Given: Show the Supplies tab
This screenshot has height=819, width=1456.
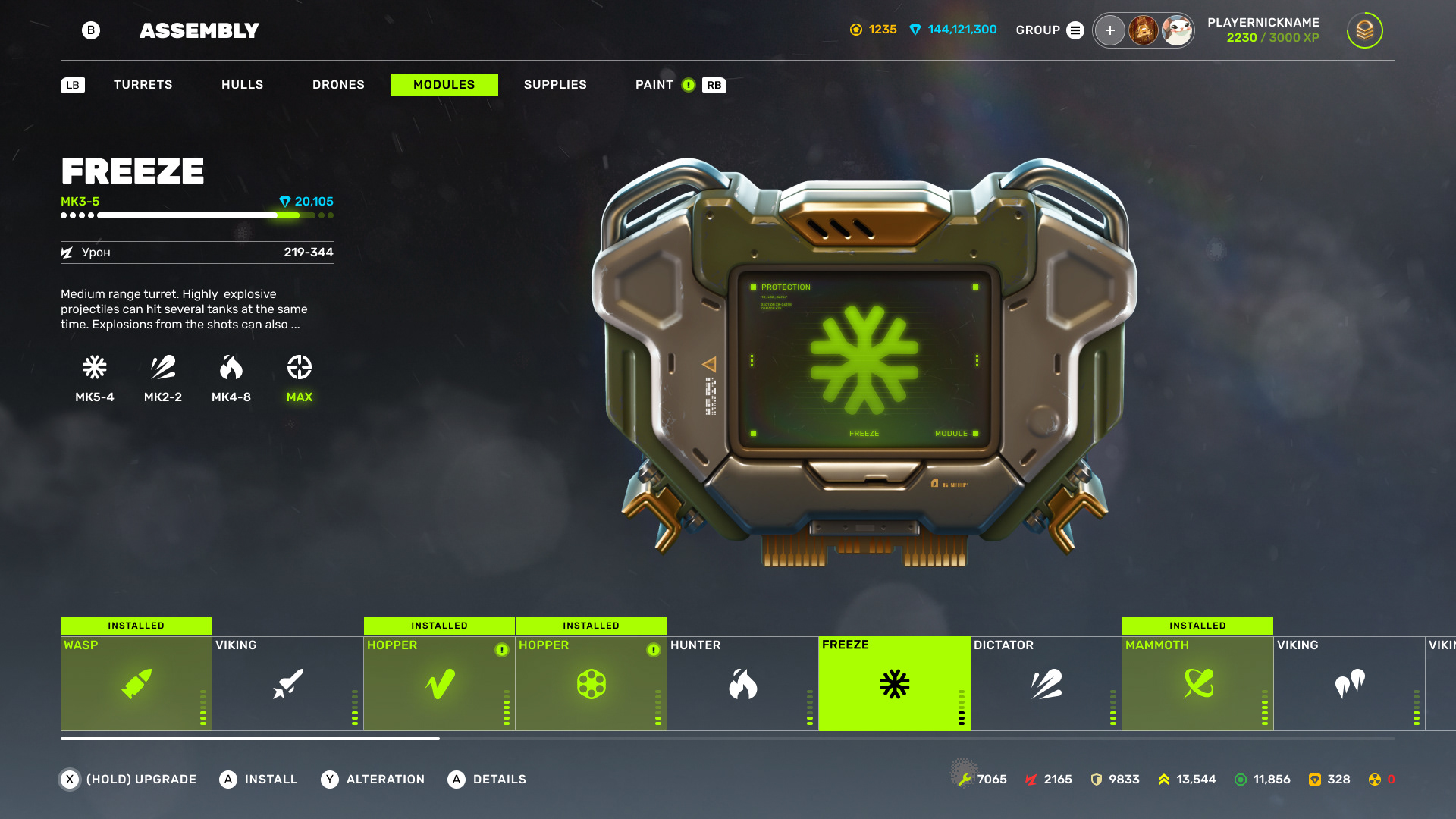Looking at the screenshot, I should click(x=554, y=85).
